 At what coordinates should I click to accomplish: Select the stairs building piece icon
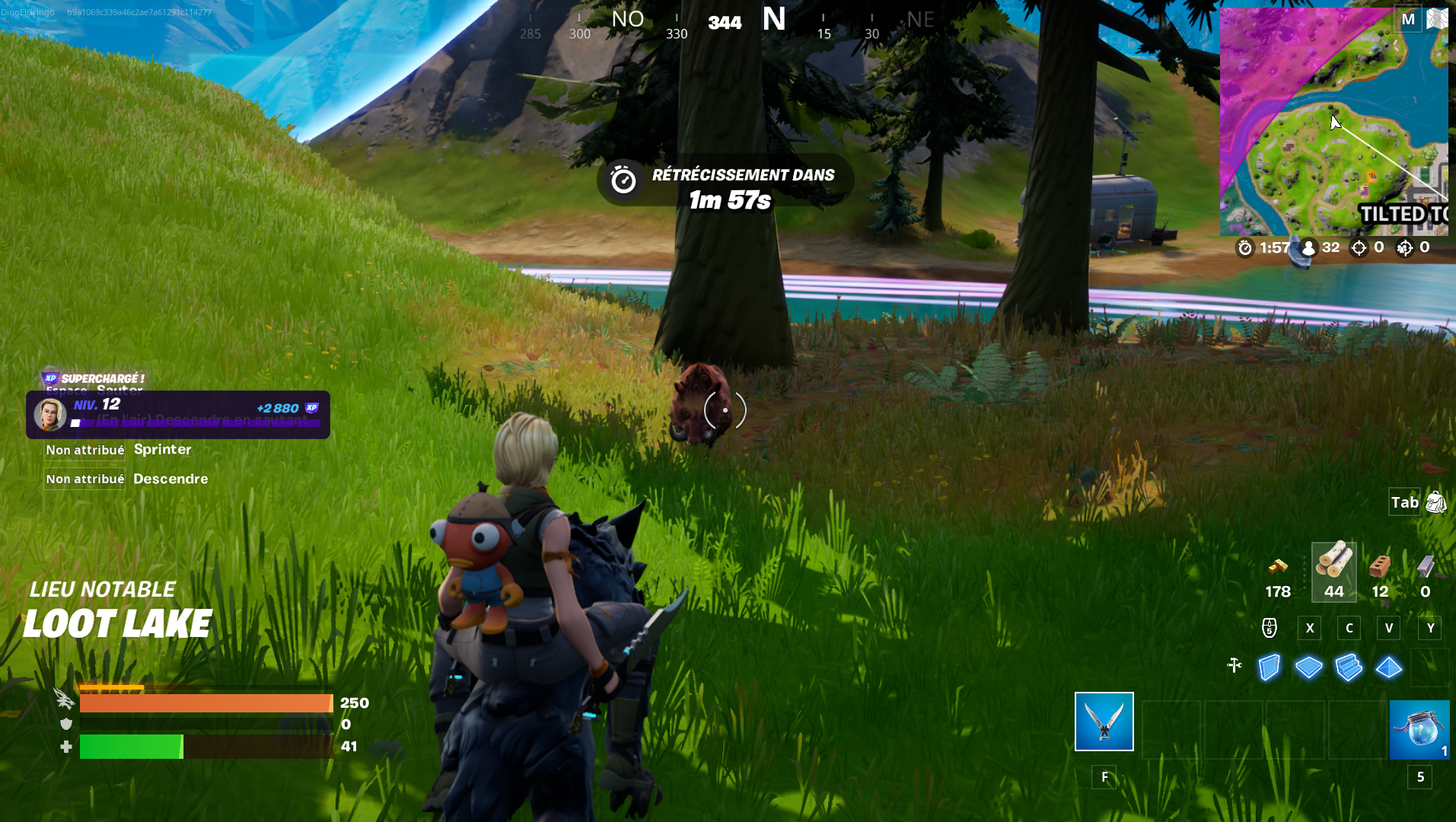[1349, 667]
